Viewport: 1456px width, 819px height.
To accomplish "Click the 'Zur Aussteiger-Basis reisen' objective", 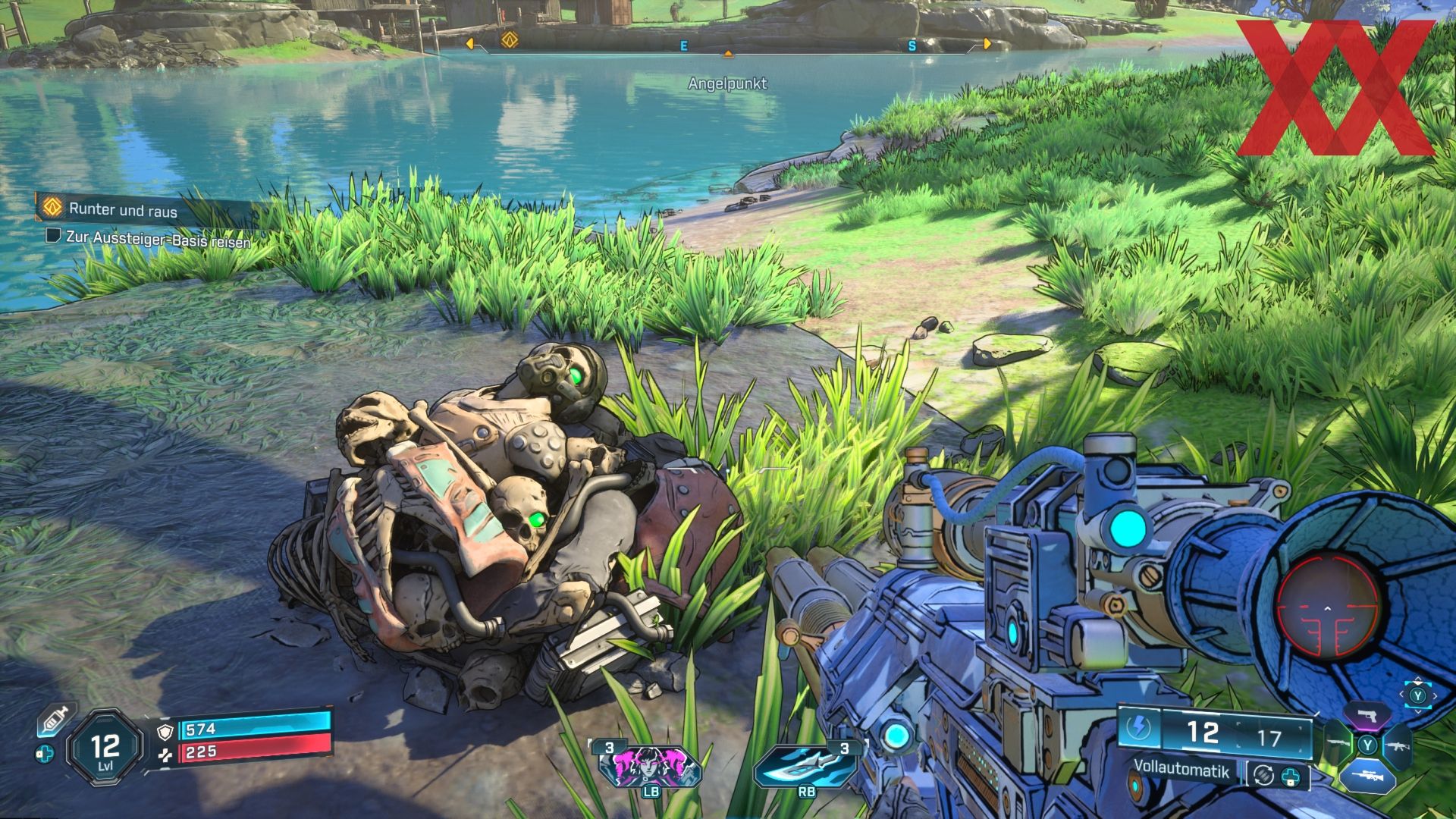I will point(158,238).
